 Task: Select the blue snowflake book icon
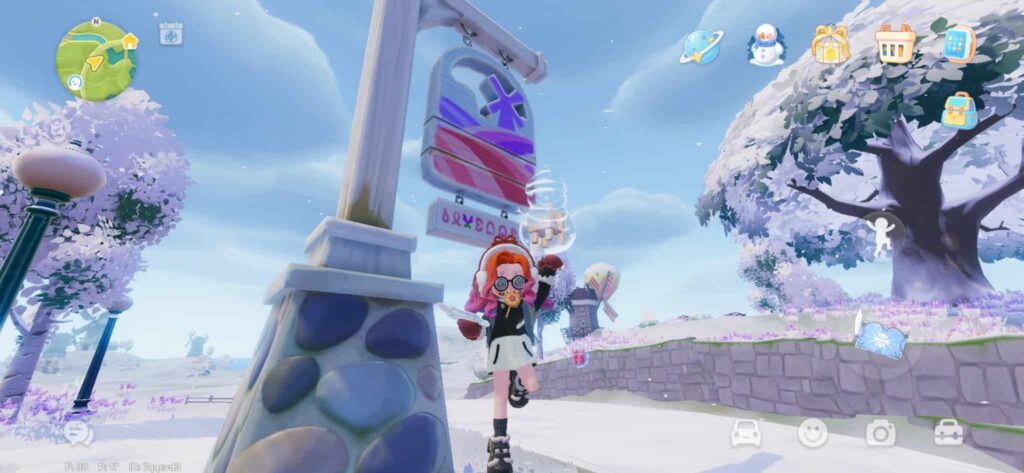click(x=881, y=337)
